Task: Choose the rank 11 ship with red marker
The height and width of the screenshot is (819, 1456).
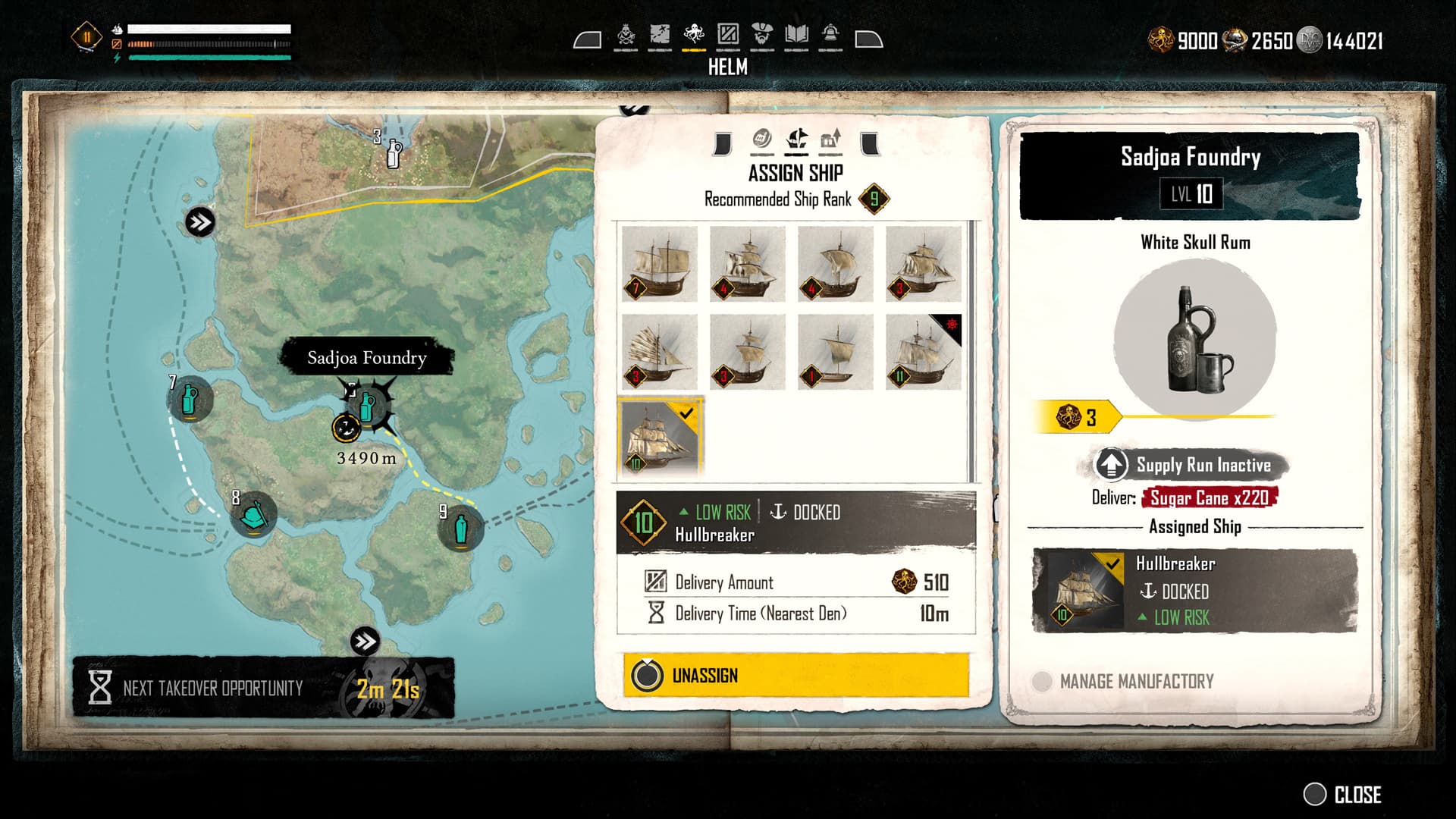Action: pos(923,352)
